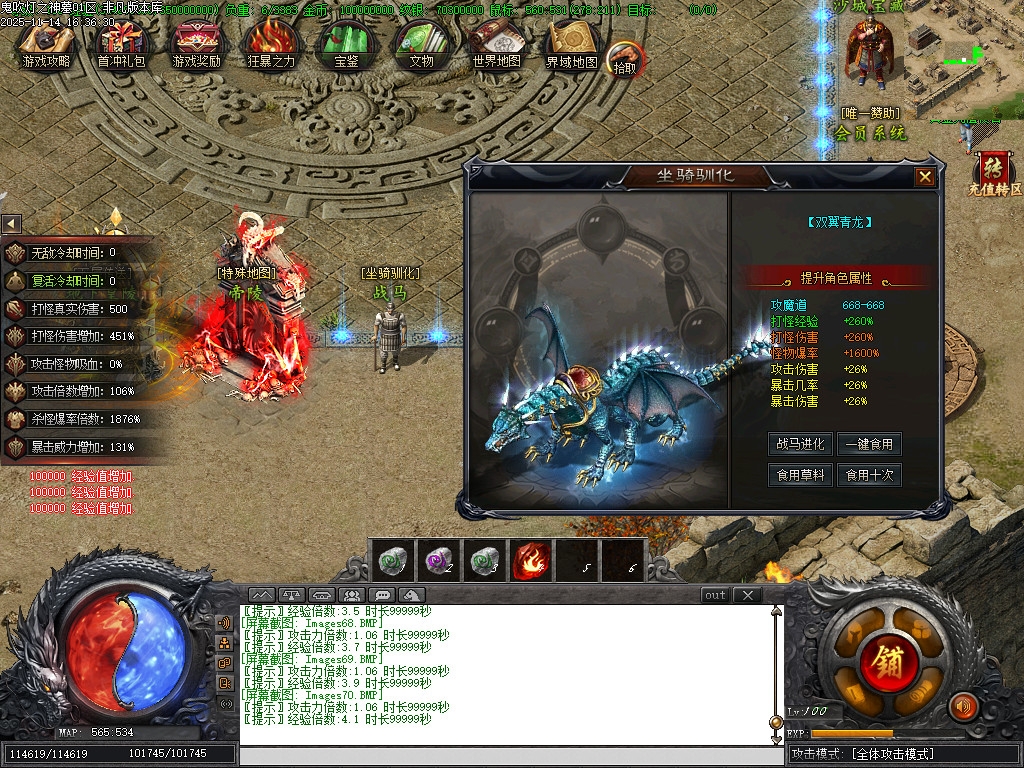Open the 文物 relics icon
The height and width of the screenshot is (768, 1024).
click(421, 45)
